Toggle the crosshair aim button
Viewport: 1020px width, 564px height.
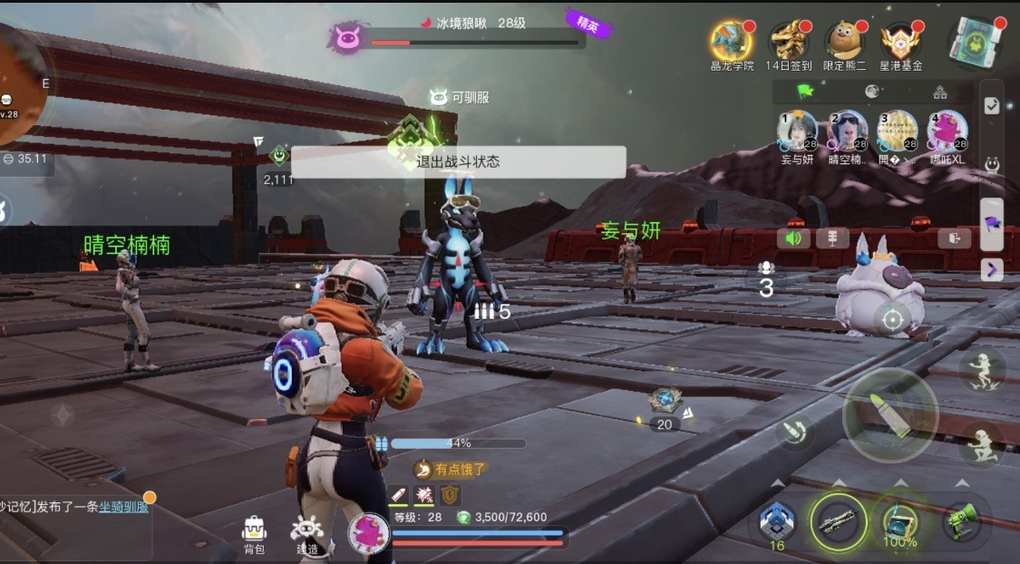(x=893, y=320)
